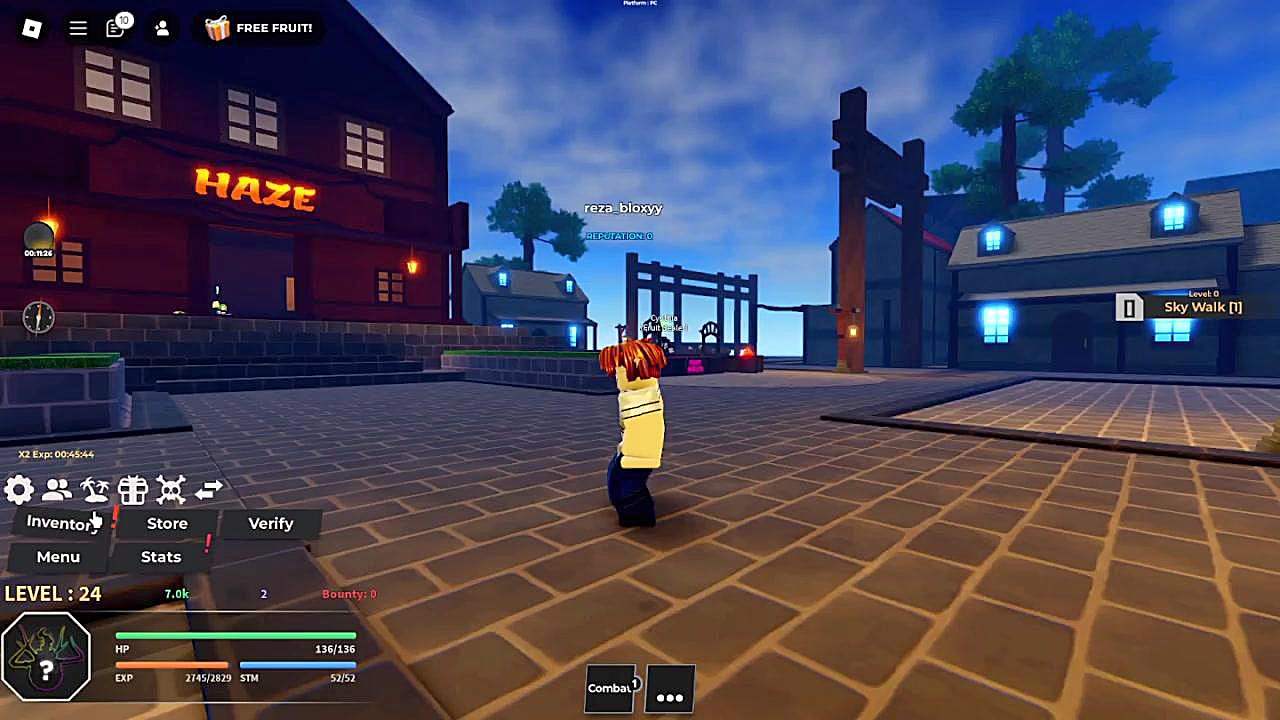Open the Store

167,523
